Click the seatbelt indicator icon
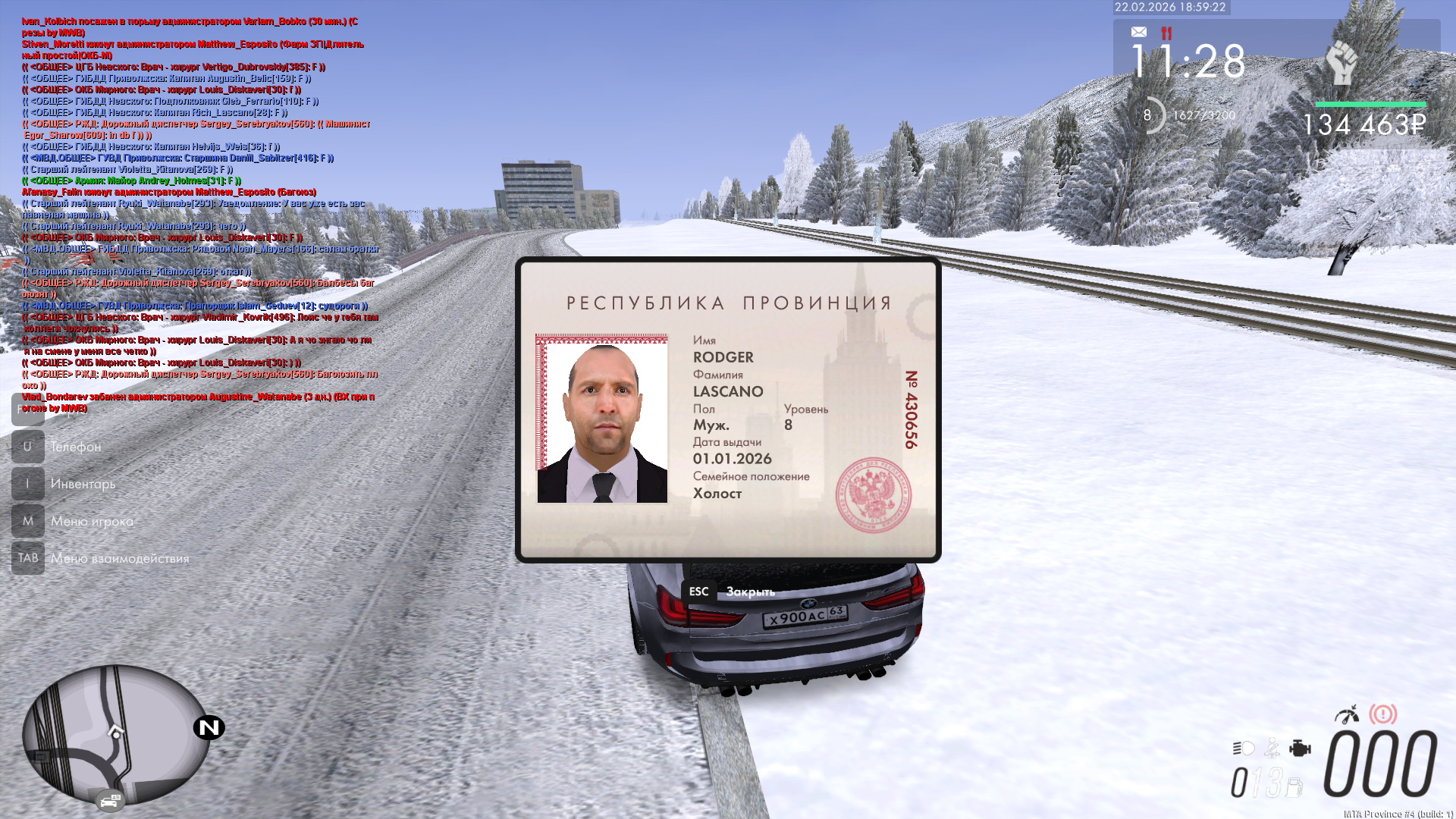 tap(1272, 748)
